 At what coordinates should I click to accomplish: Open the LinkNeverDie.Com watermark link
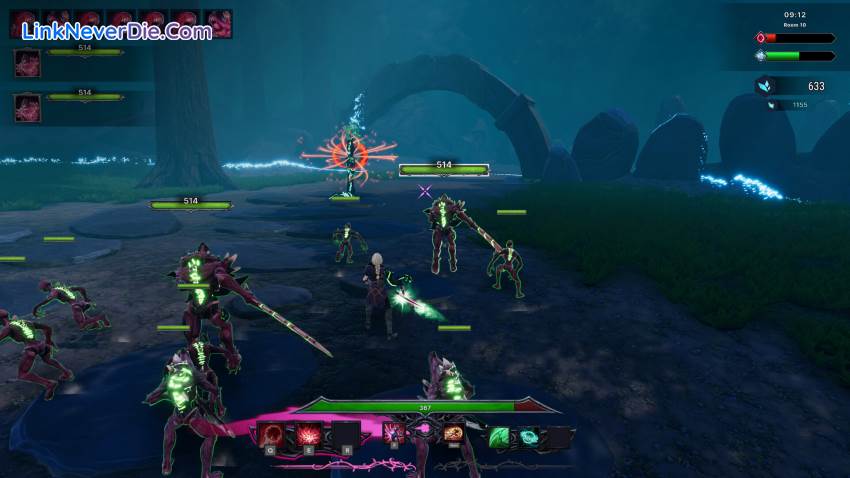(x=116, y=31)
